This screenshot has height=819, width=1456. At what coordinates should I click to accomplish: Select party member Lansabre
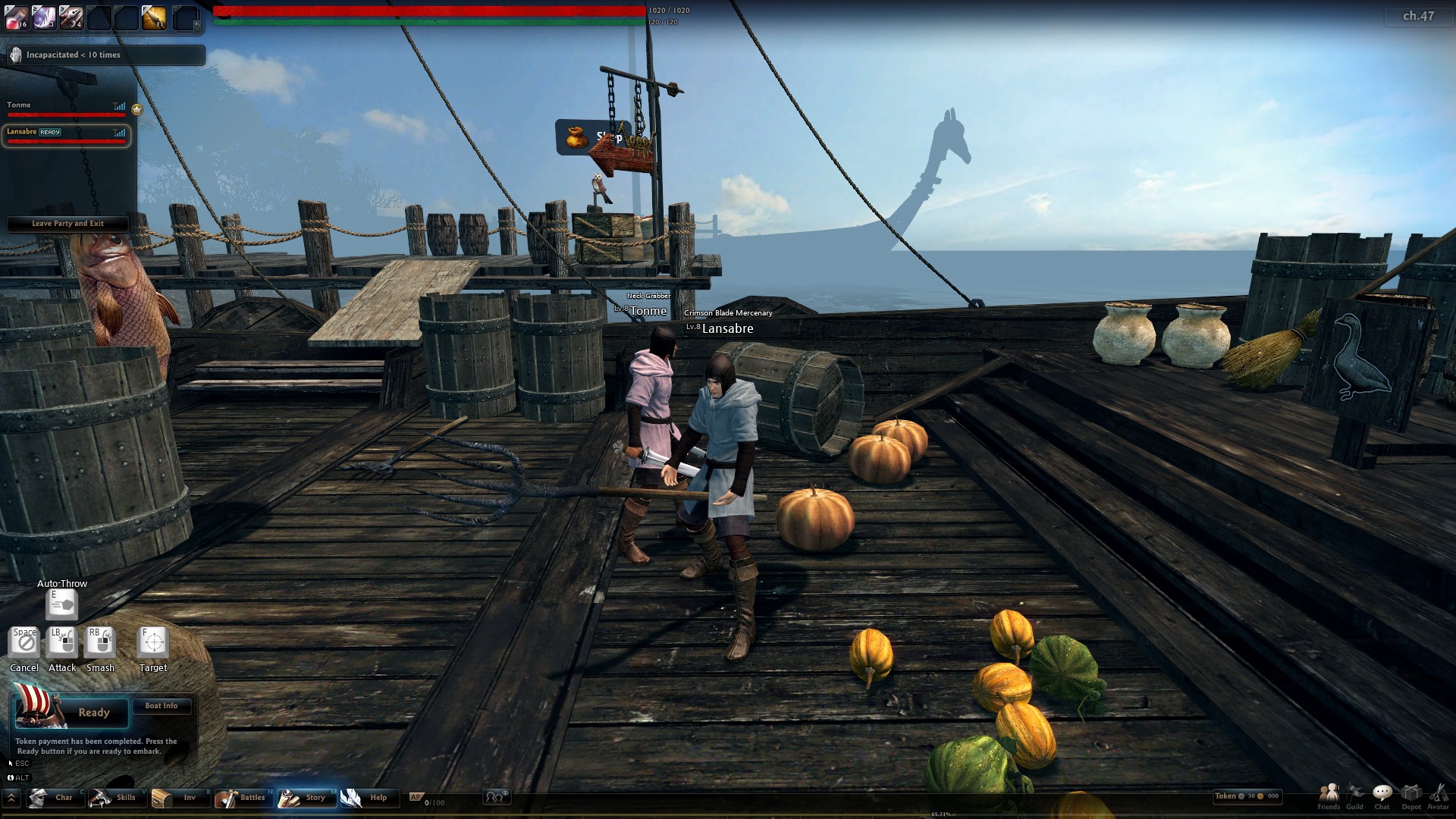coord(65,136)
